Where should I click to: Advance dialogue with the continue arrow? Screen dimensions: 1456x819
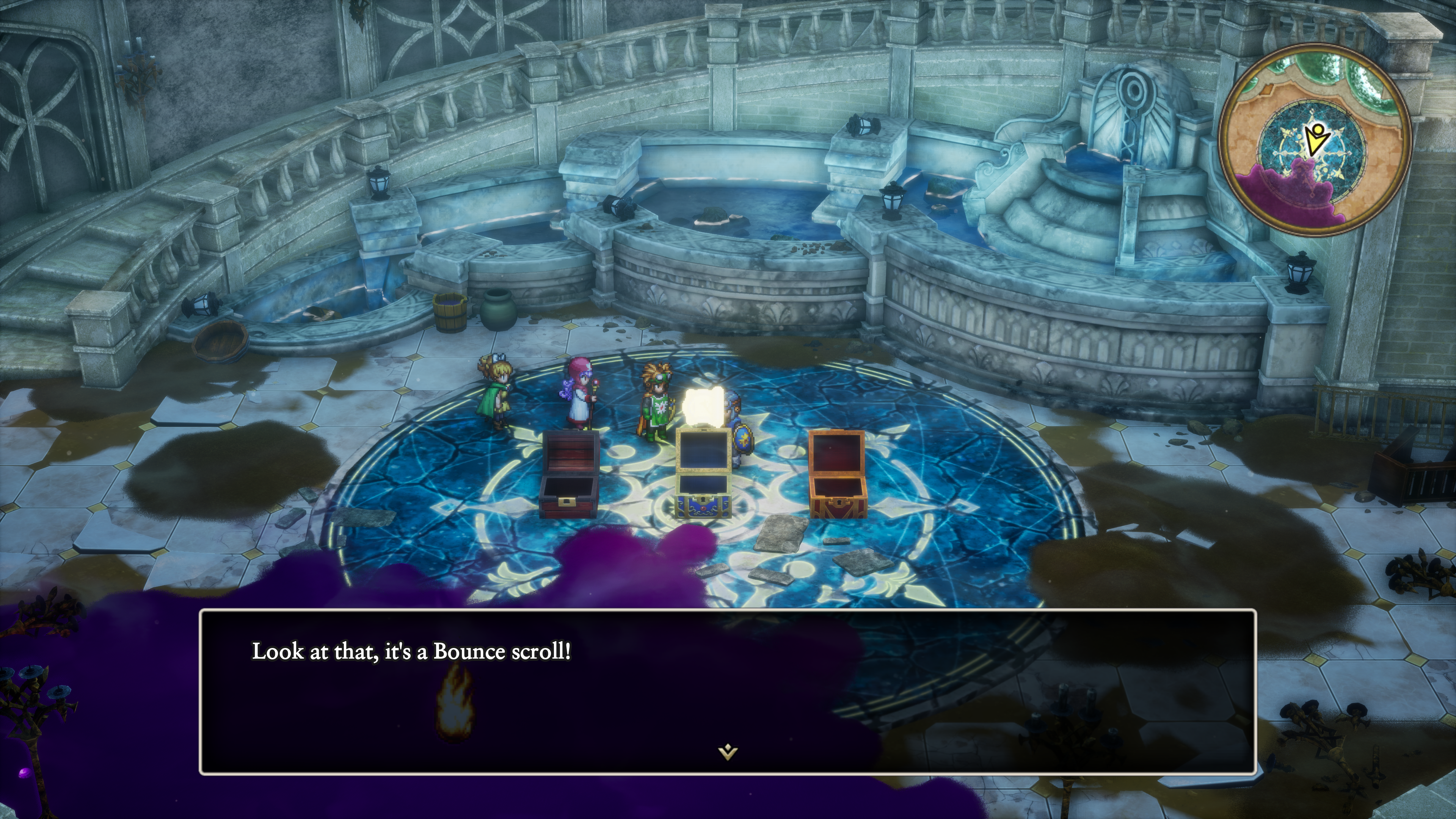click(x=728, y=752)
